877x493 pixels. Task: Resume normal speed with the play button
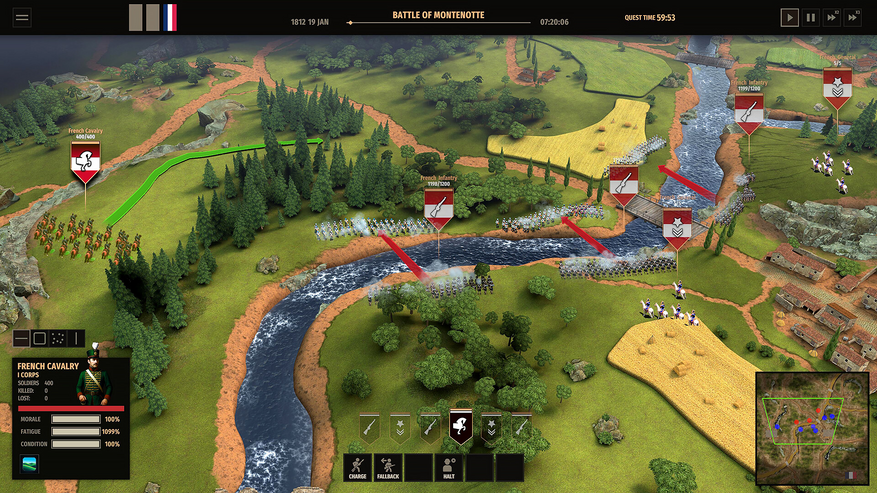pyautogui.click(x=790, y=17)
